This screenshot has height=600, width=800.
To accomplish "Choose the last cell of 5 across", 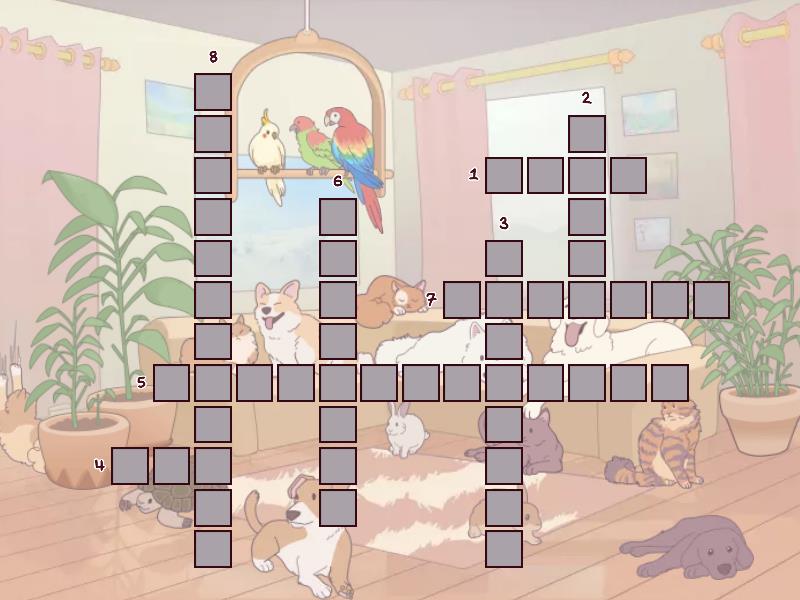I will pos(670,383).
